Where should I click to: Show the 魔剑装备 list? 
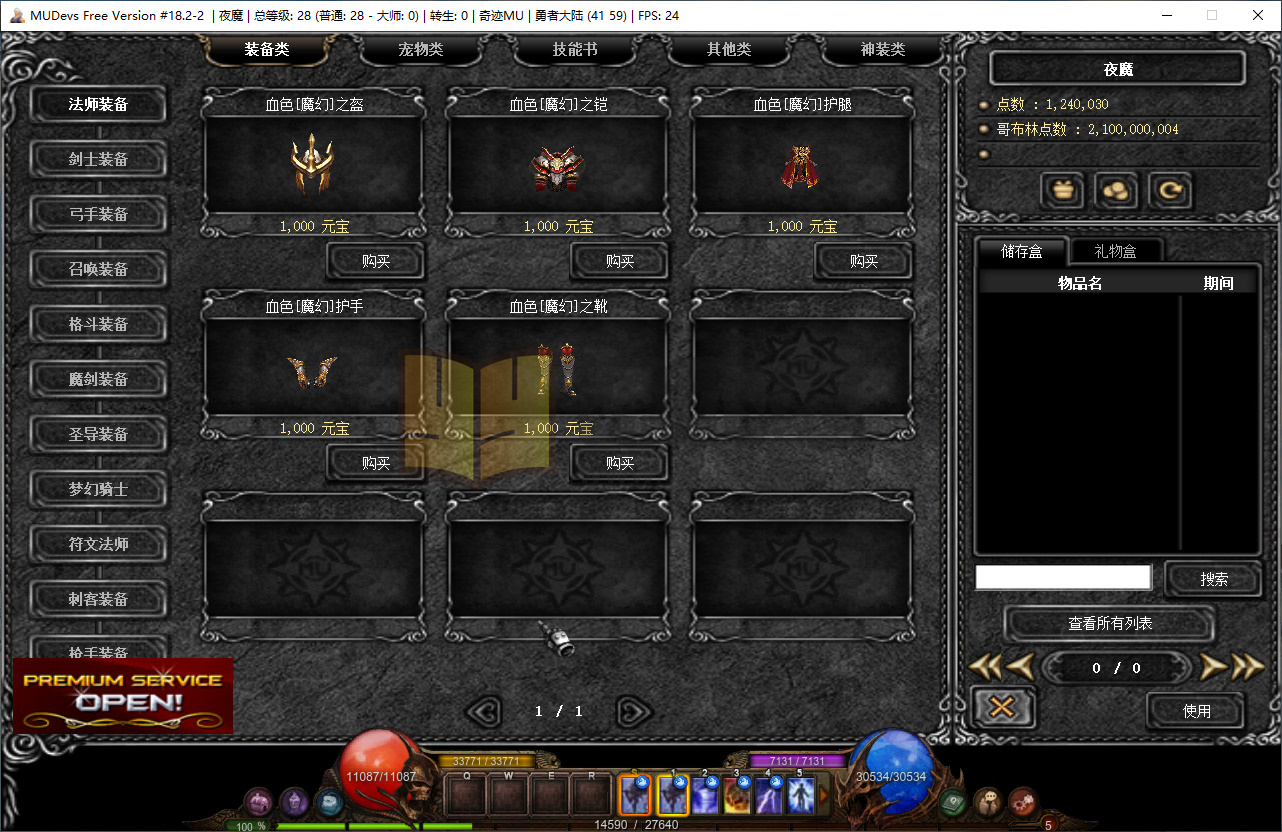point(98,379)
